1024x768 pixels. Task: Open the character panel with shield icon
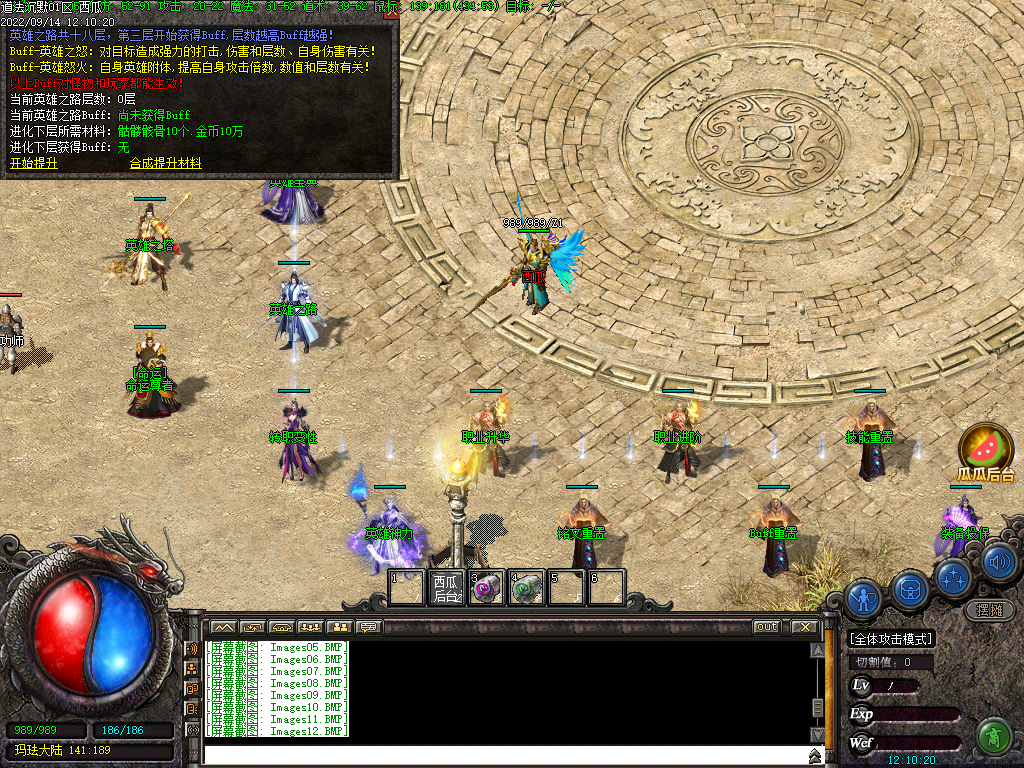tap(862, 597)
